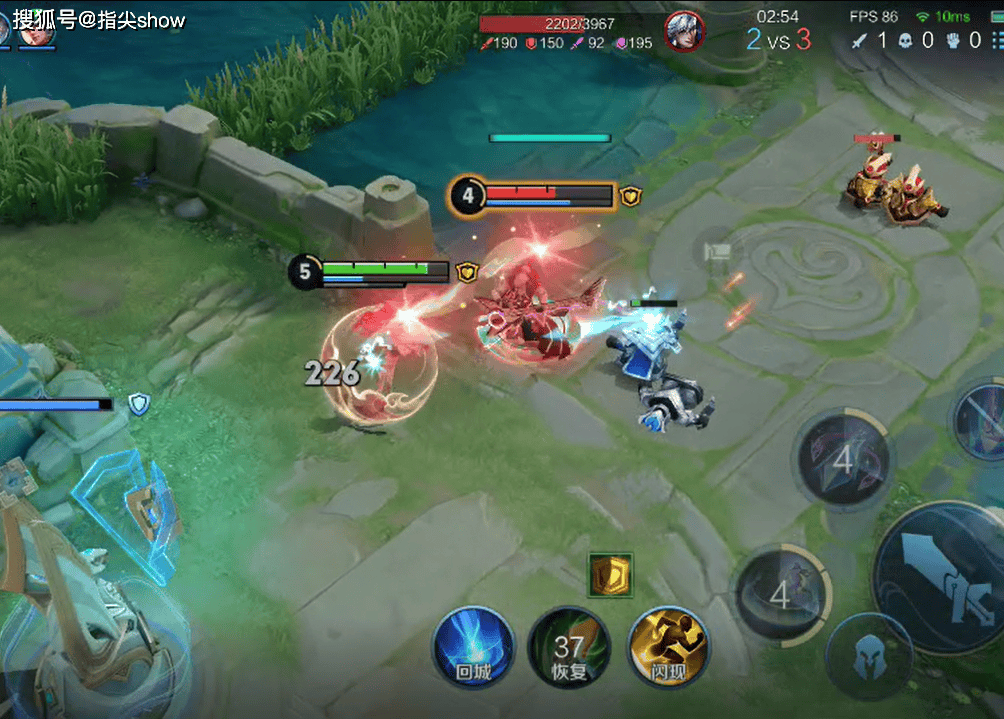1004x719 pixels.
Task: Cast the crystal skill on cooldown
Action: click(843, 460)
